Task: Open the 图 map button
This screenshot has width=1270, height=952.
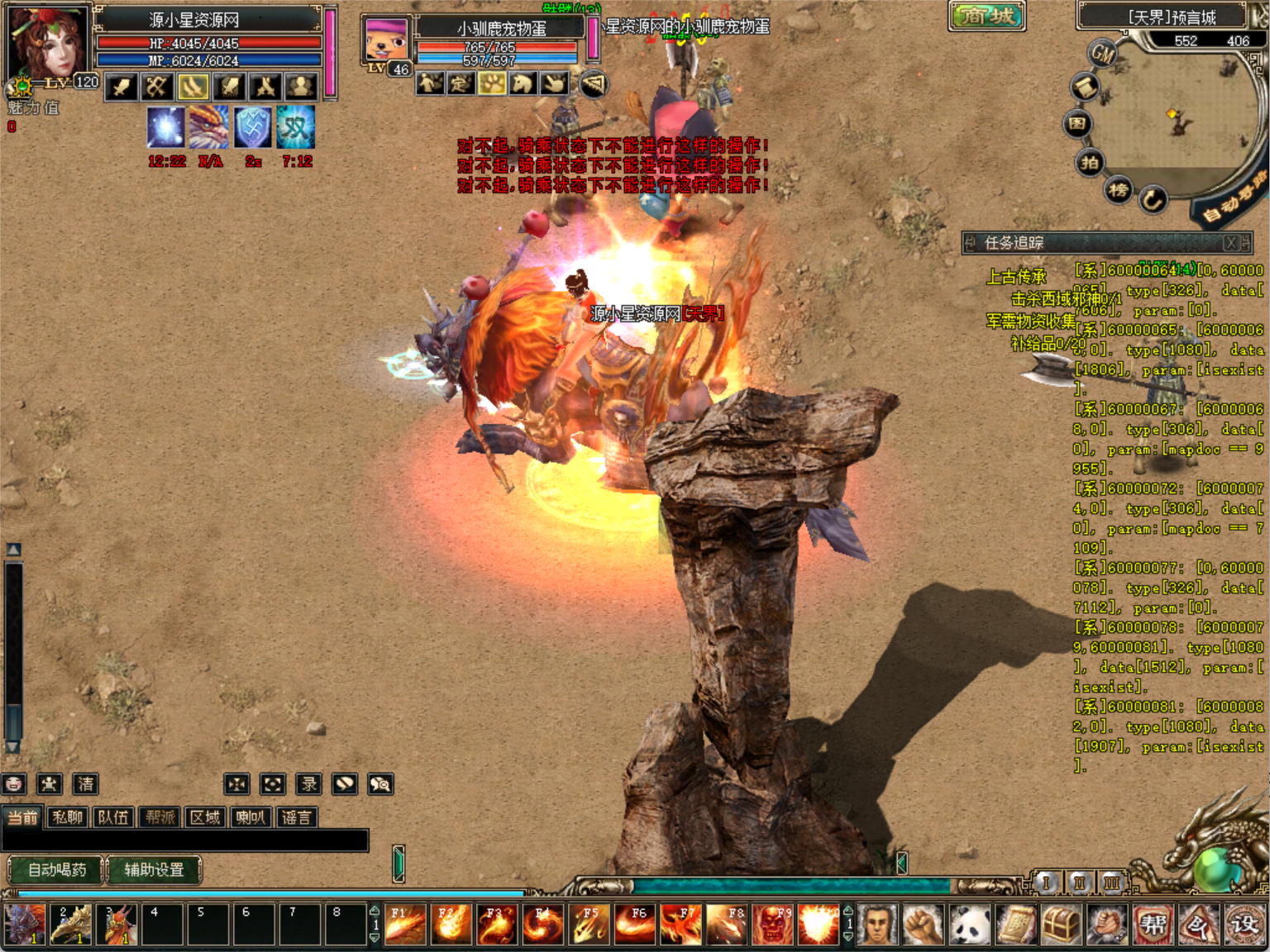Action: point(1077,124)
